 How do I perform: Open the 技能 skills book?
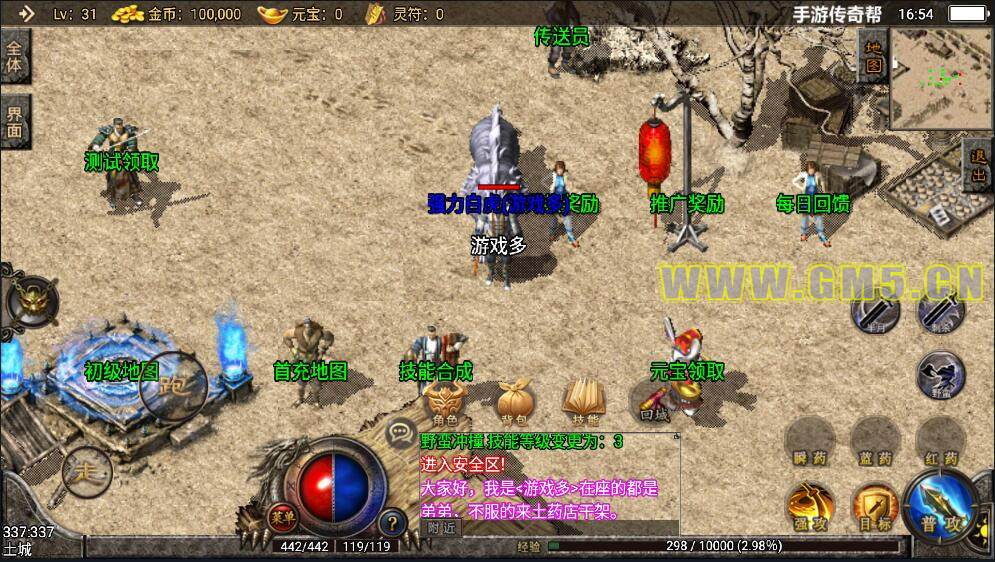pos(584,401)
